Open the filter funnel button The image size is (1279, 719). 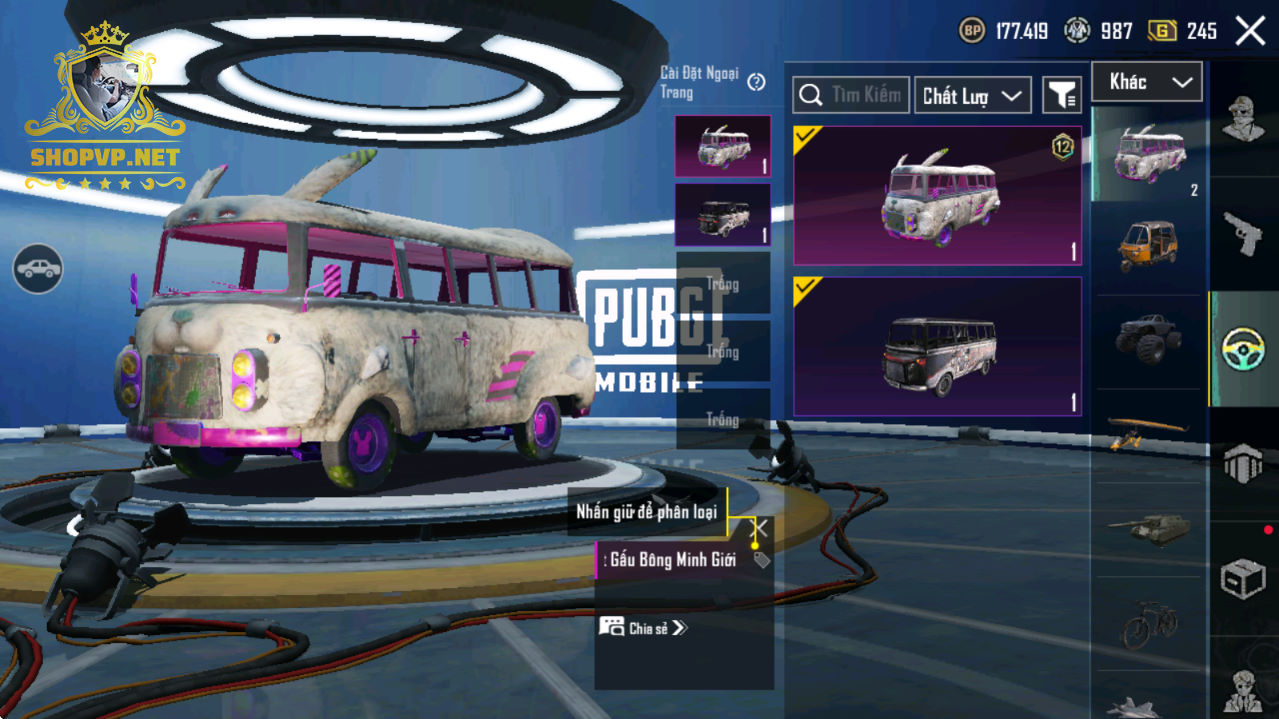click(x=1062, y=95)
